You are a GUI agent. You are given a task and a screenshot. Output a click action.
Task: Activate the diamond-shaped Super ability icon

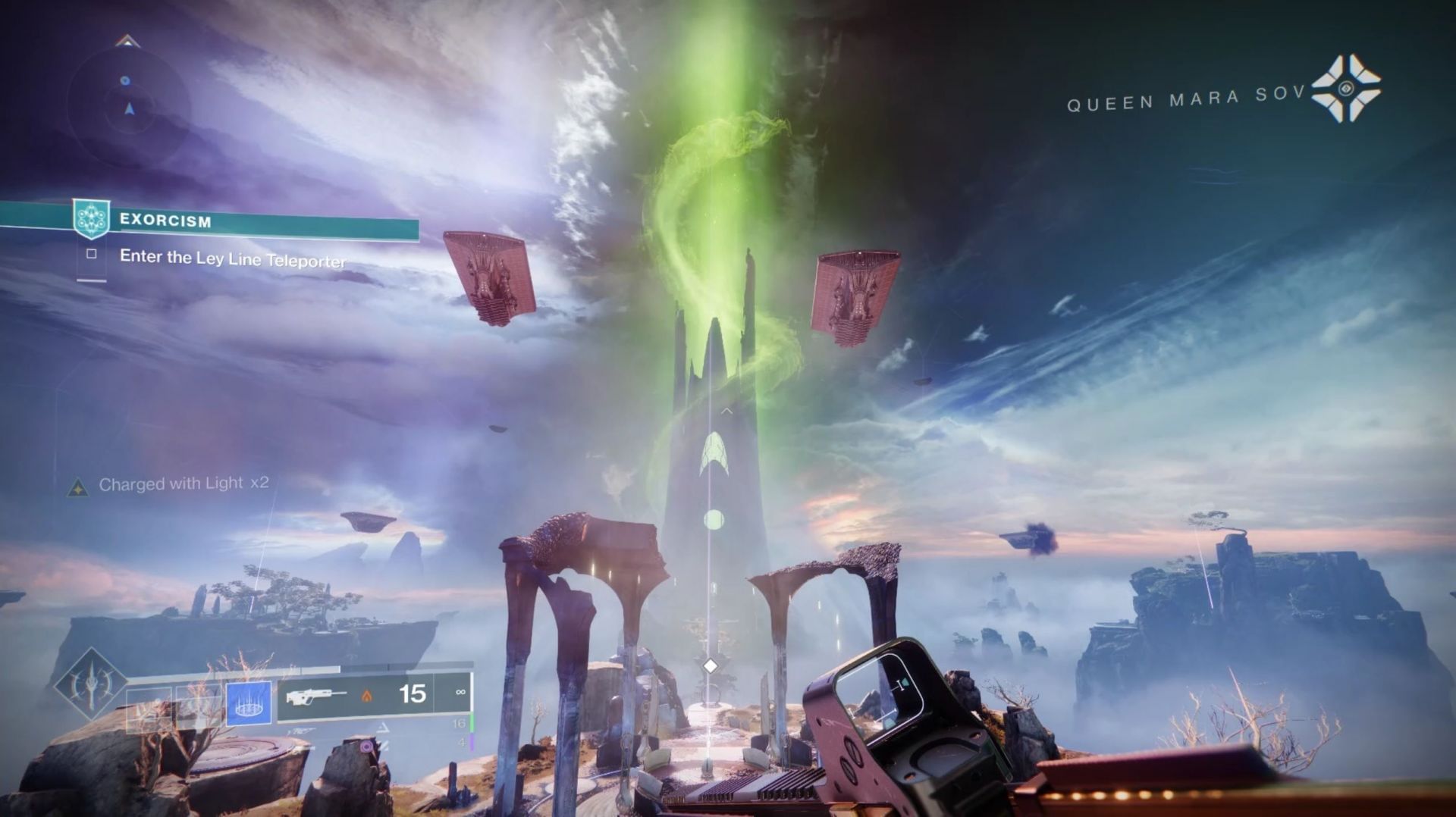(91, 684)
